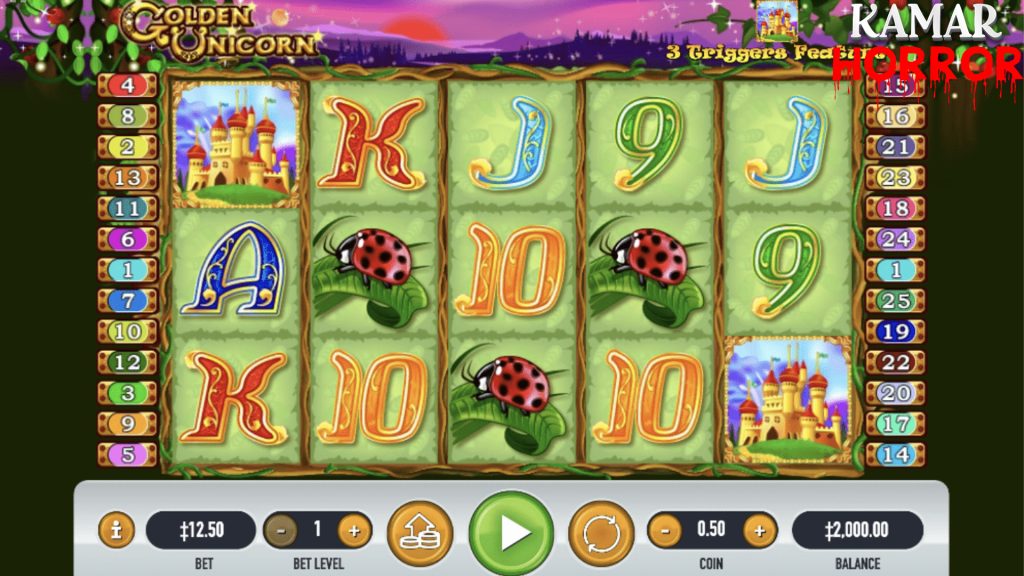Increase the bet level
Screen dimensions: 1024x576
[x=354, y=530]
